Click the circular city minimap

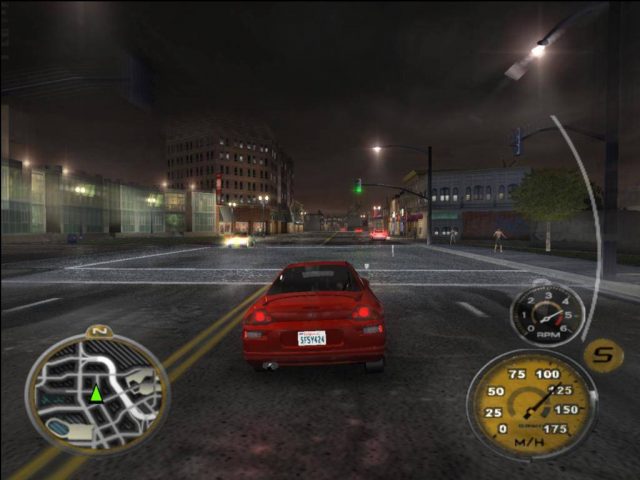pos(97,392)
